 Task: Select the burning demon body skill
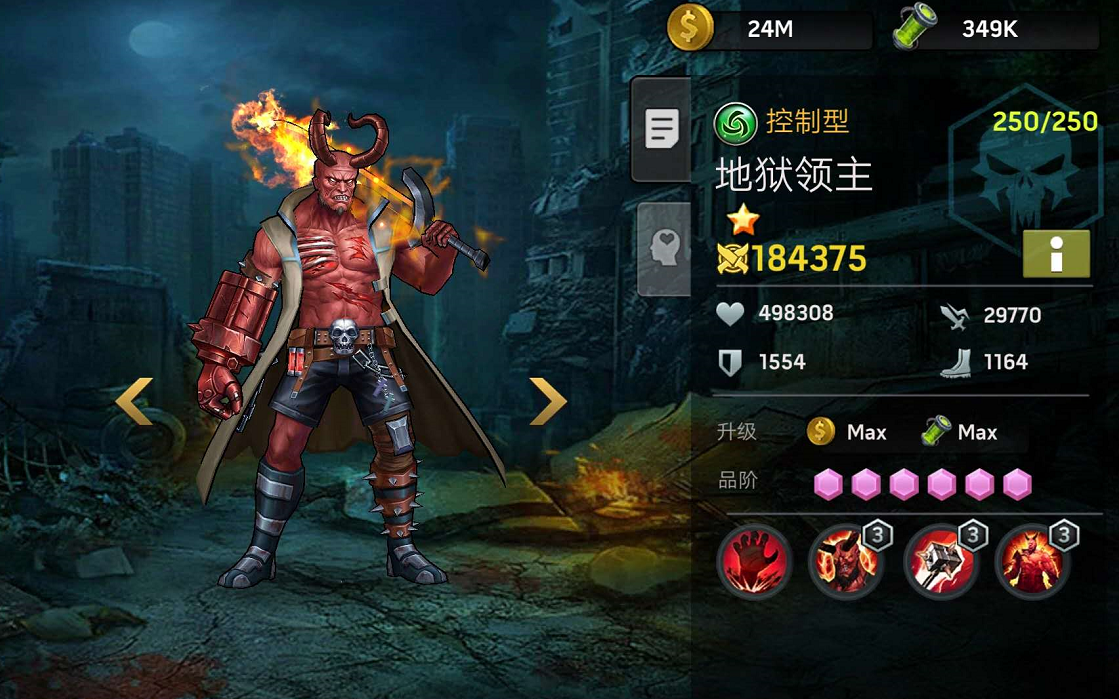[1031, 561]
